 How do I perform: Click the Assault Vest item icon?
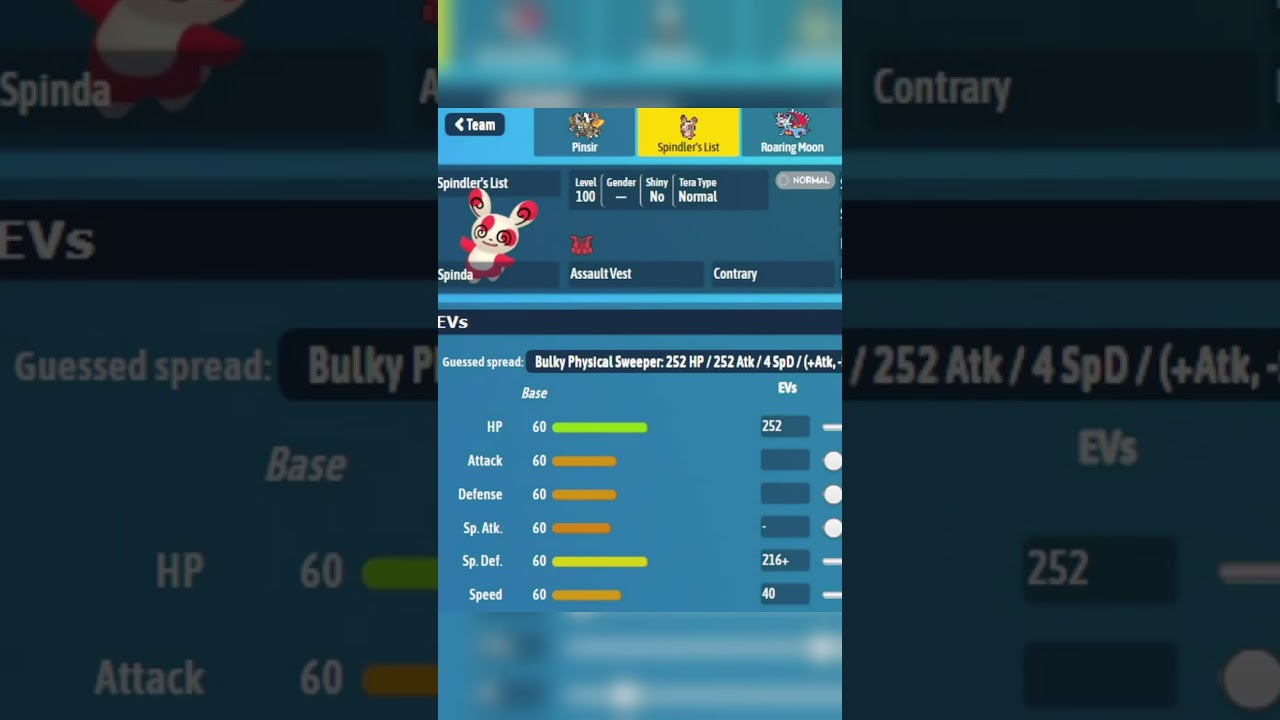[583, 244]
